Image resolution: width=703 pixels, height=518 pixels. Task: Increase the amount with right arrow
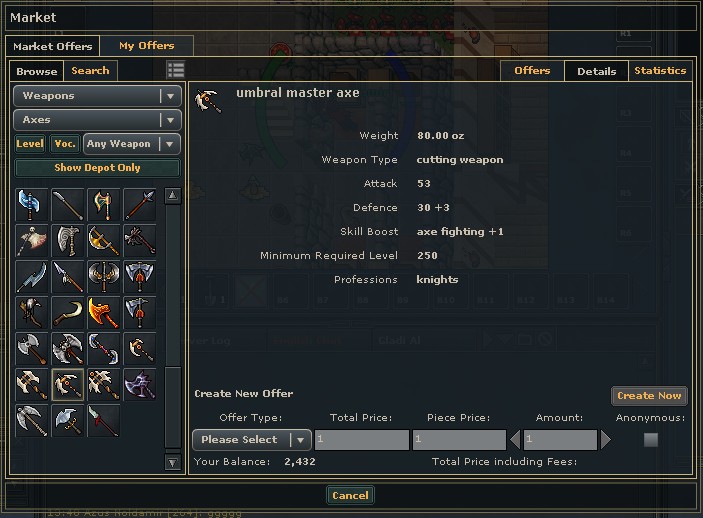point(605,440)
